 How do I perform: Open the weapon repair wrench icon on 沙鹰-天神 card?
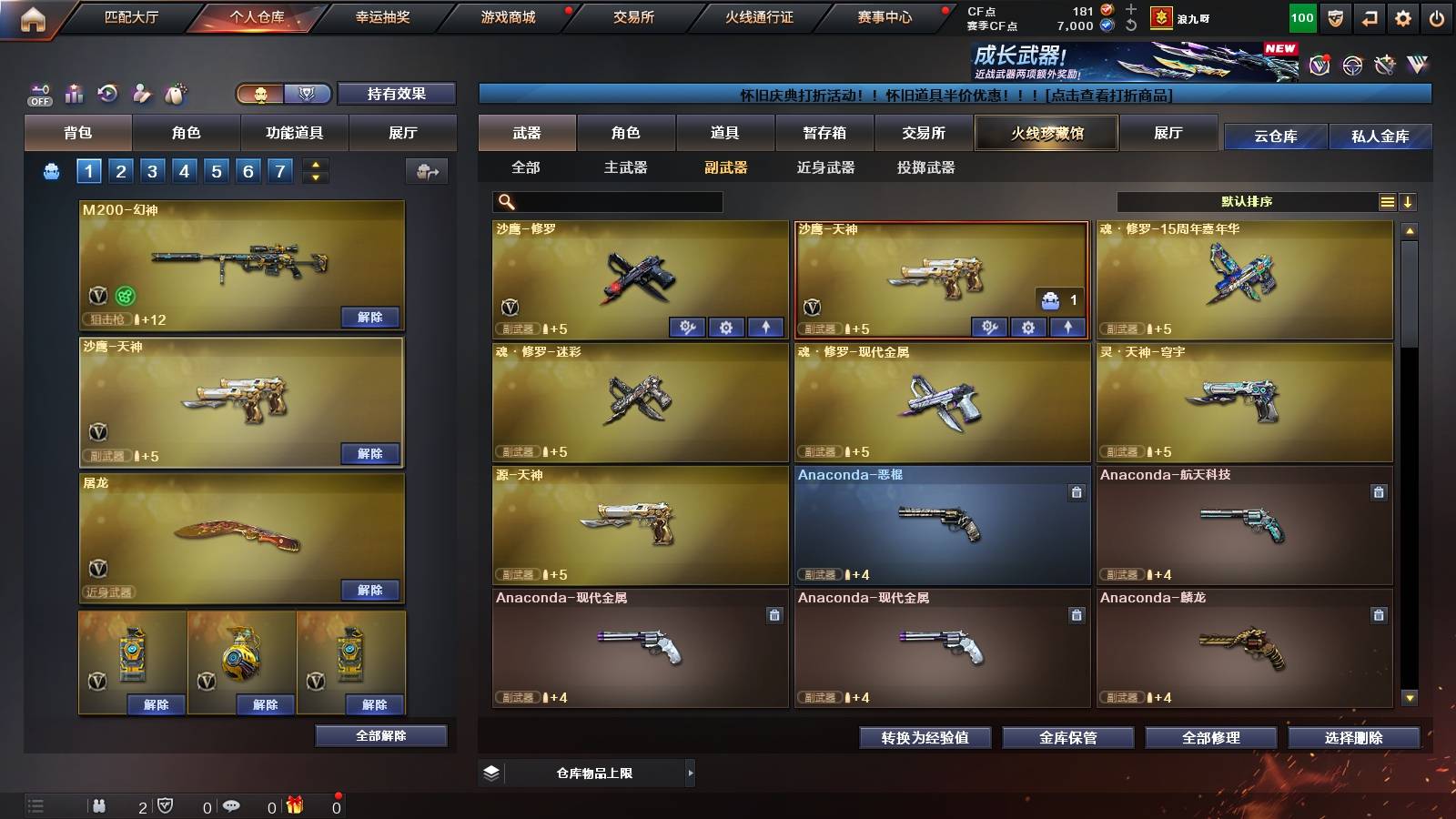coord(989,327)
